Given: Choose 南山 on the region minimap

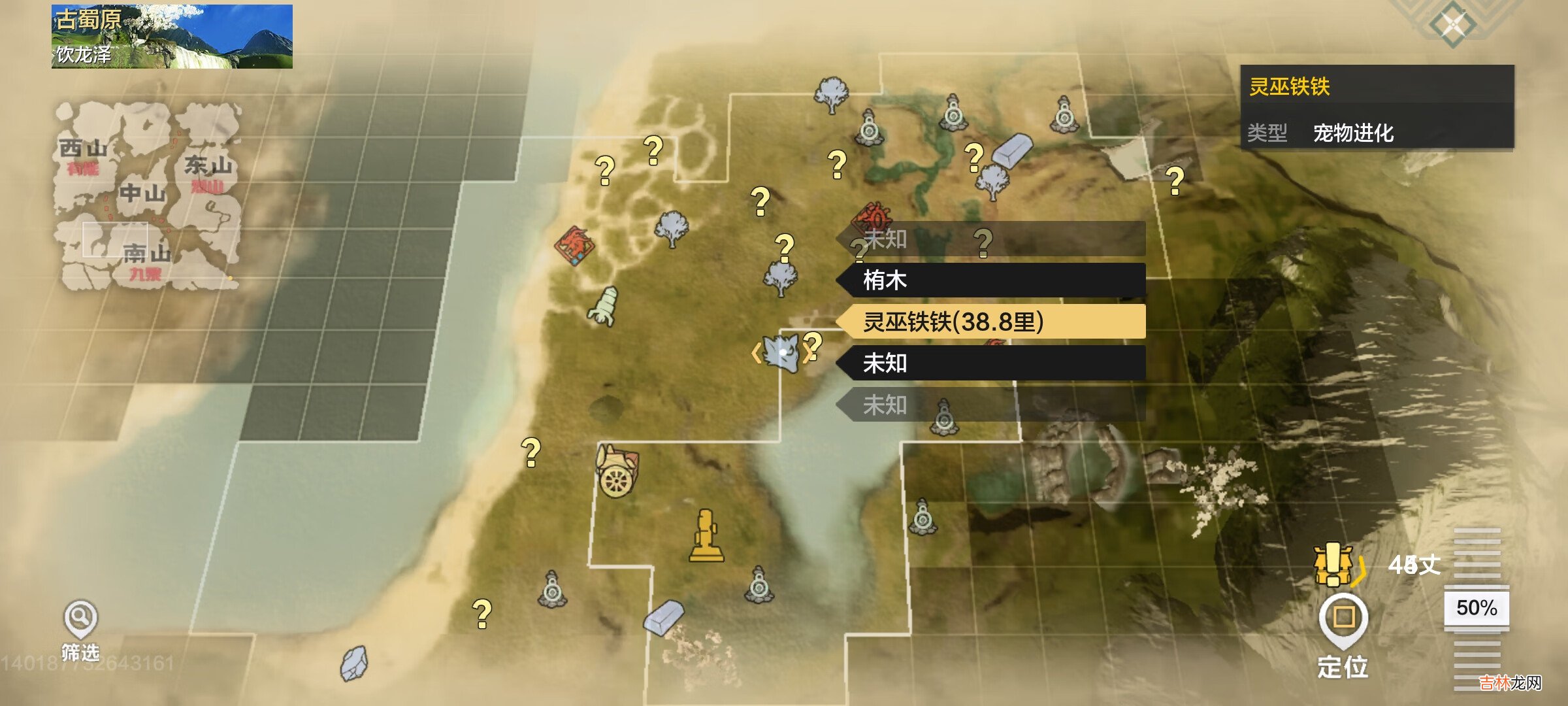Looking at the screenshot, I should point(146,254).
